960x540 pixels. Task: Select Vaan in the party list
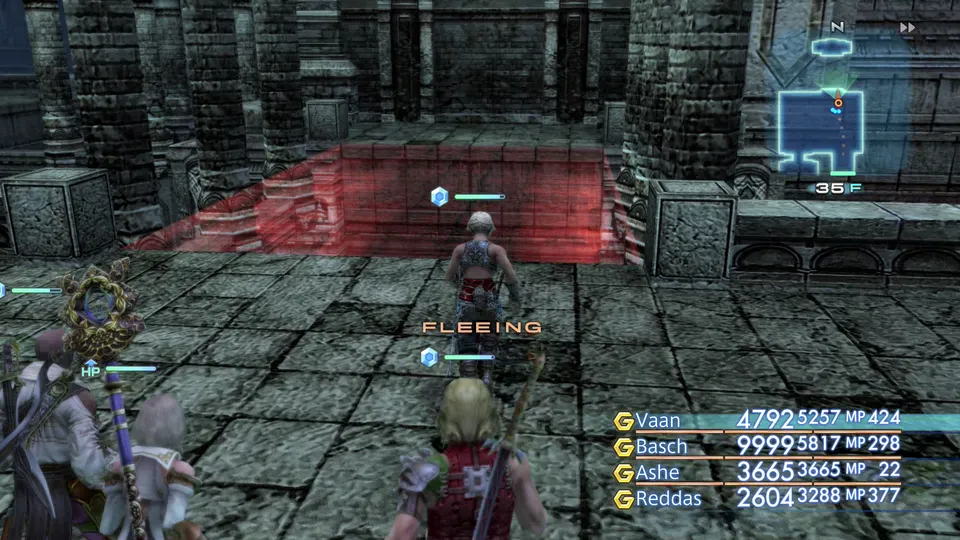pyautogui.click(x=657, y=421)
